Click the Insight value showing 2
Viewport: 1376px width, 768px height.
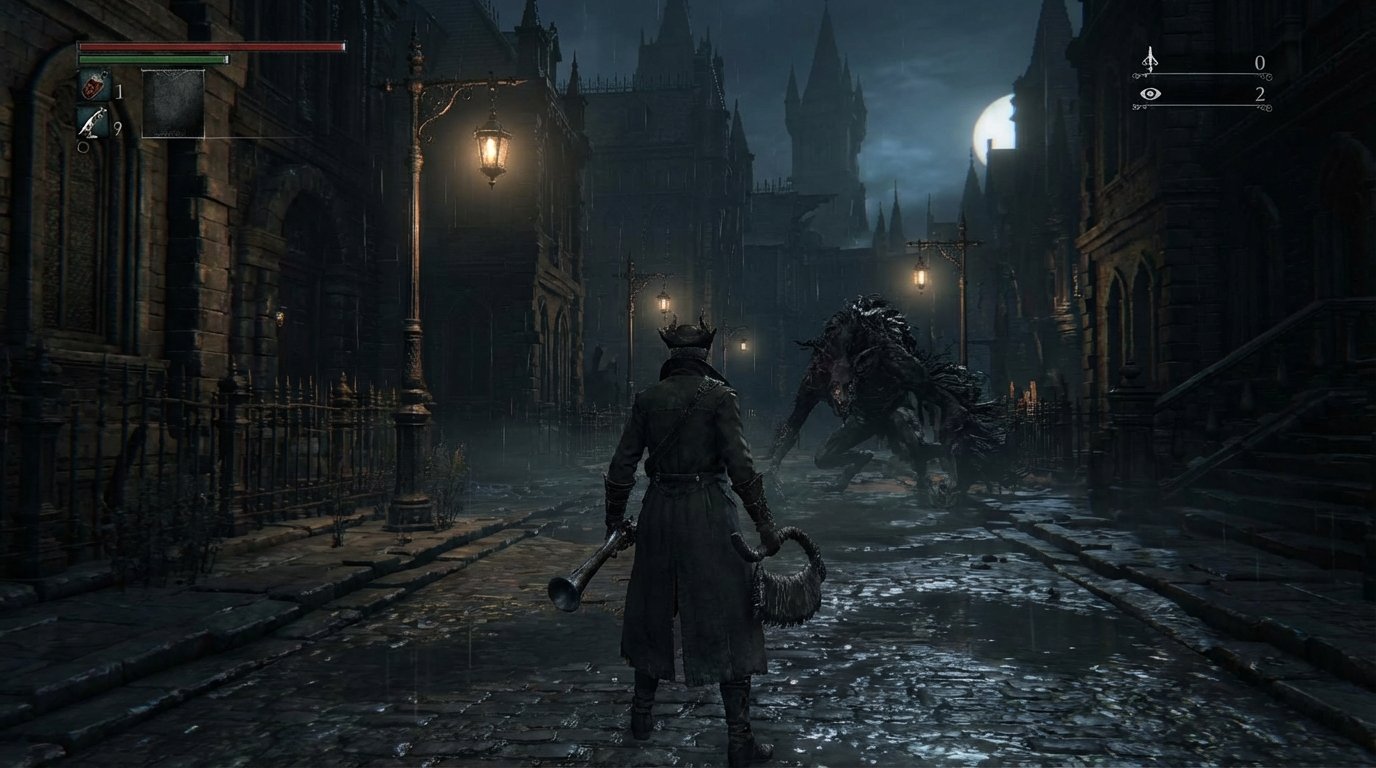(x=1261, y=96)
